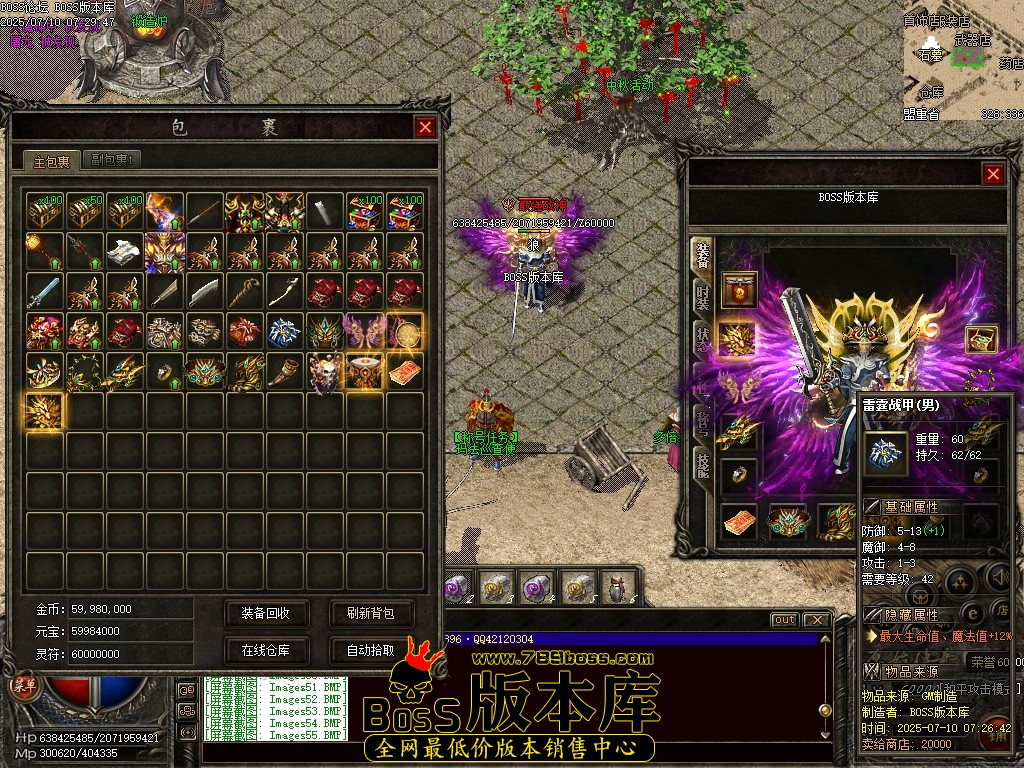Open the minimap in the corner

tap(963, 60)
